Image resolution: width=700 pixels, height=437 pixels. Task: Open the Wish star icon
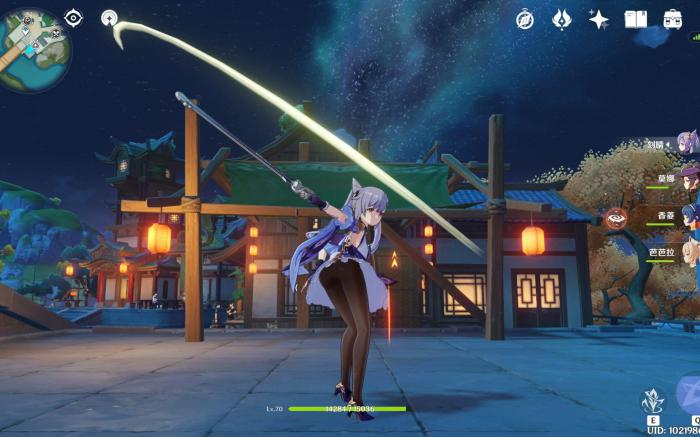click(599, 19)
